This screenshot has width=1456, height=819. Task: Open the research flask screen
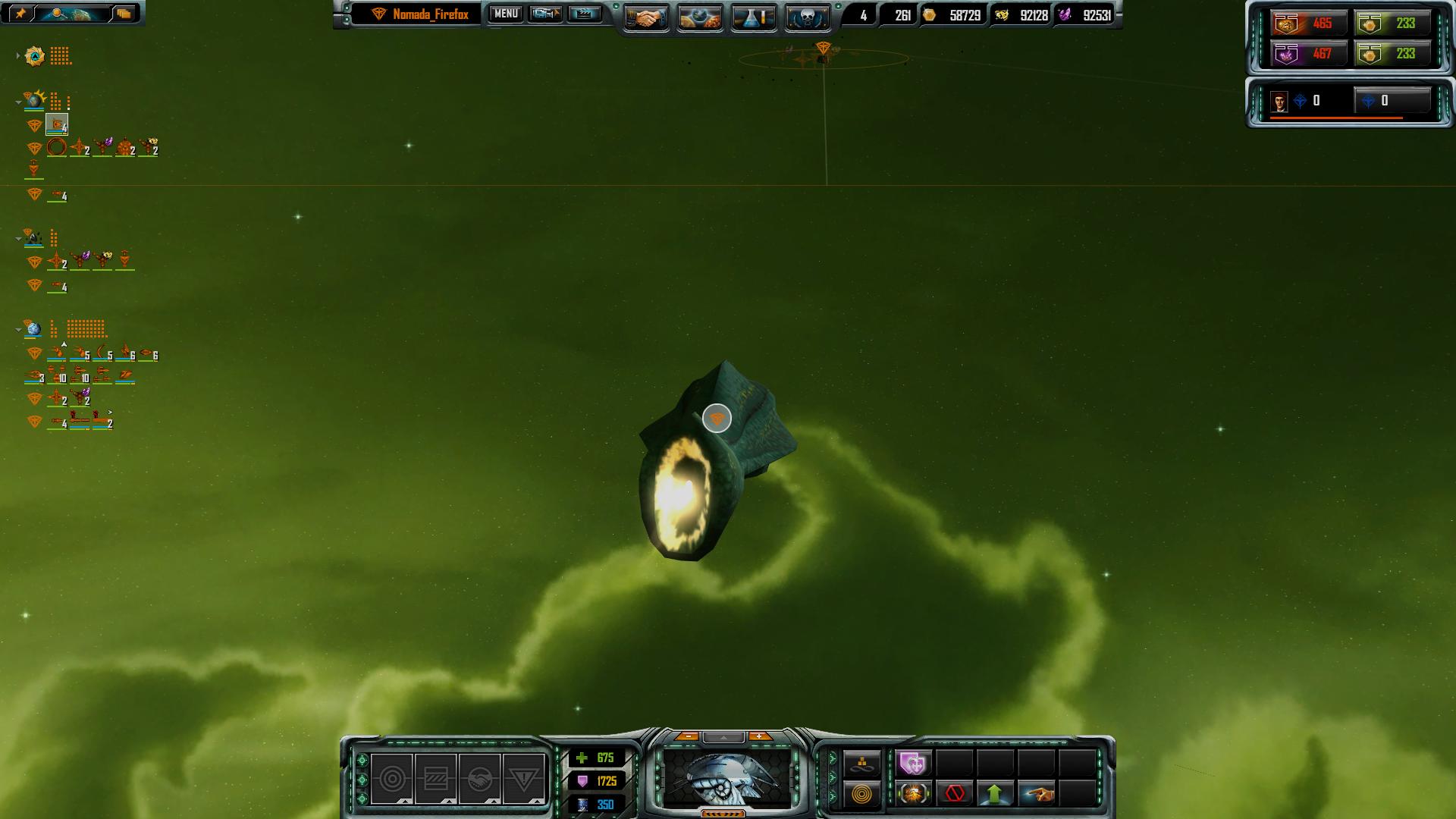(753, 18)
